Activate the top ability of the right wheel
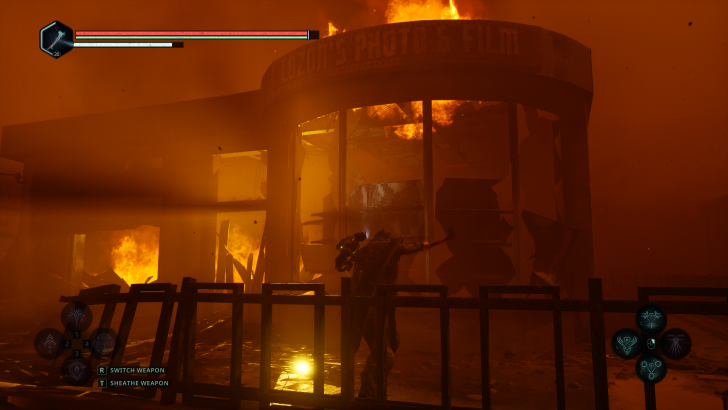Viewport: 728px width, 410px height. coord(651,319)
